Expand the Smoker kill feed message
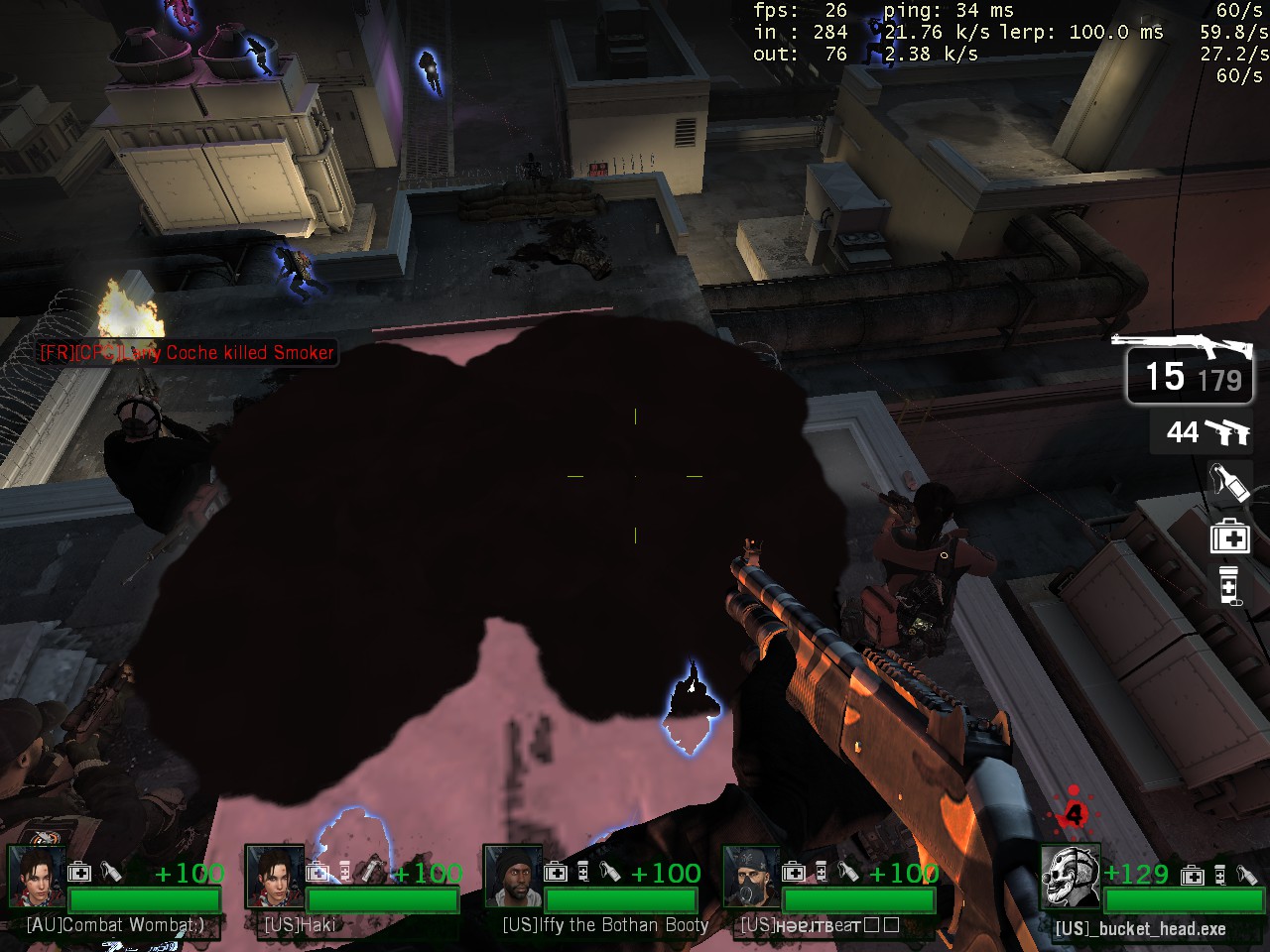 pyautogui.click(x=187, y=352)
